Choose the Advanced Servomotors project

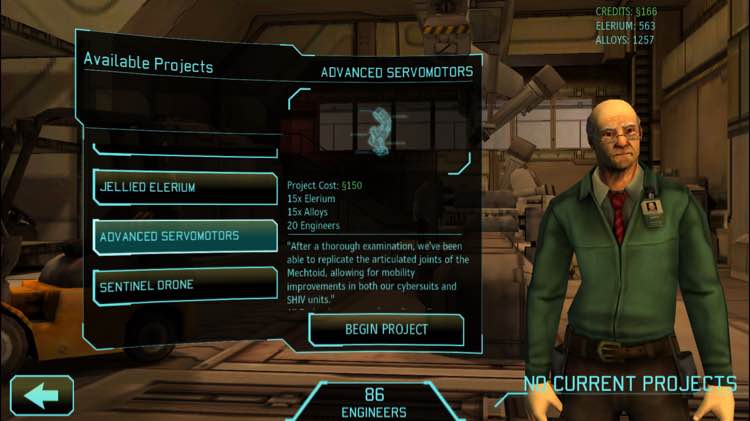click(185, 236)
